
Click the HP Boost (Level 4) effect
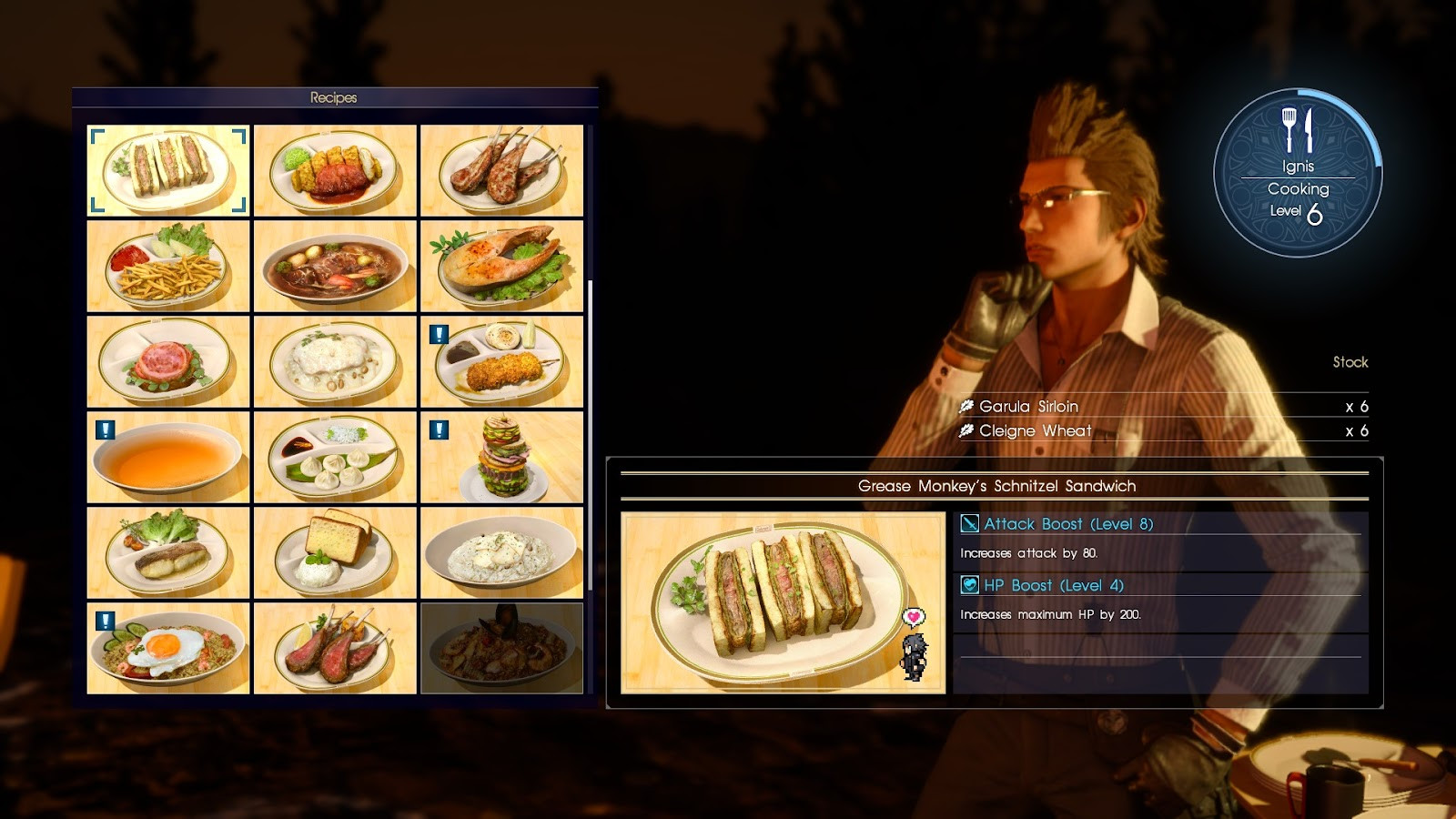[1053, 585]
